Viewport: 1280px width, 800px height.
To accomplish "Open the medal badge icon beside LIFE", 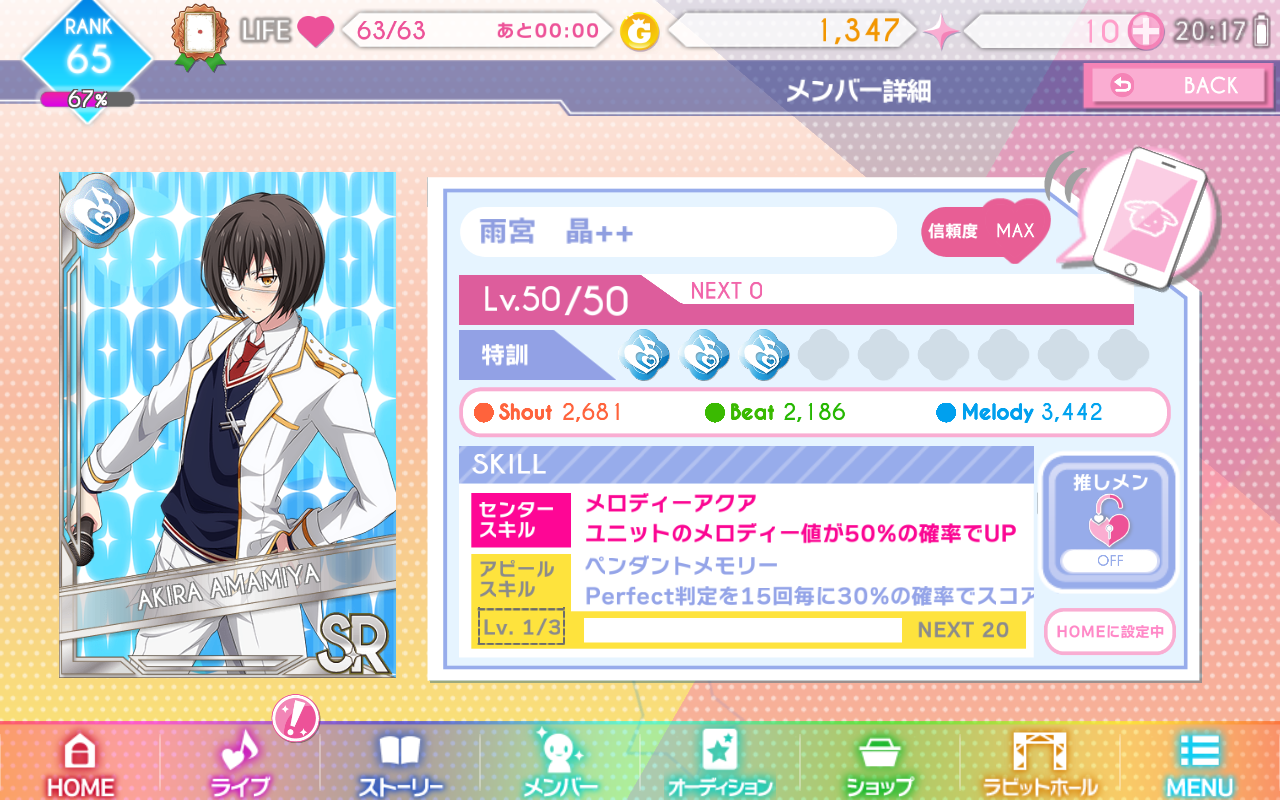I will (201, 37).
